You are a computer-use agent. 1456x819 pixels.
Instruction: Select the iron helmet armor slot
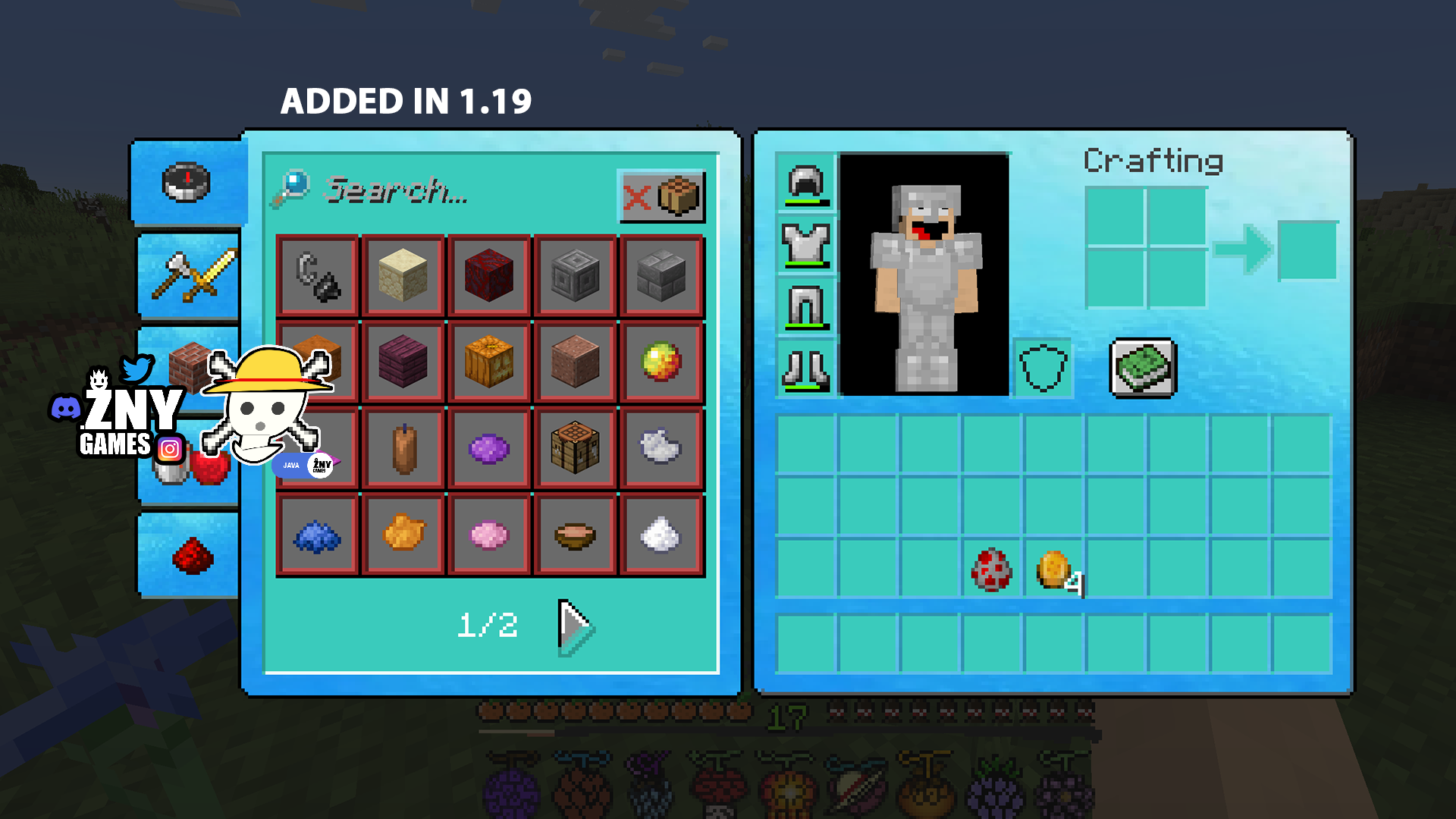805,183
